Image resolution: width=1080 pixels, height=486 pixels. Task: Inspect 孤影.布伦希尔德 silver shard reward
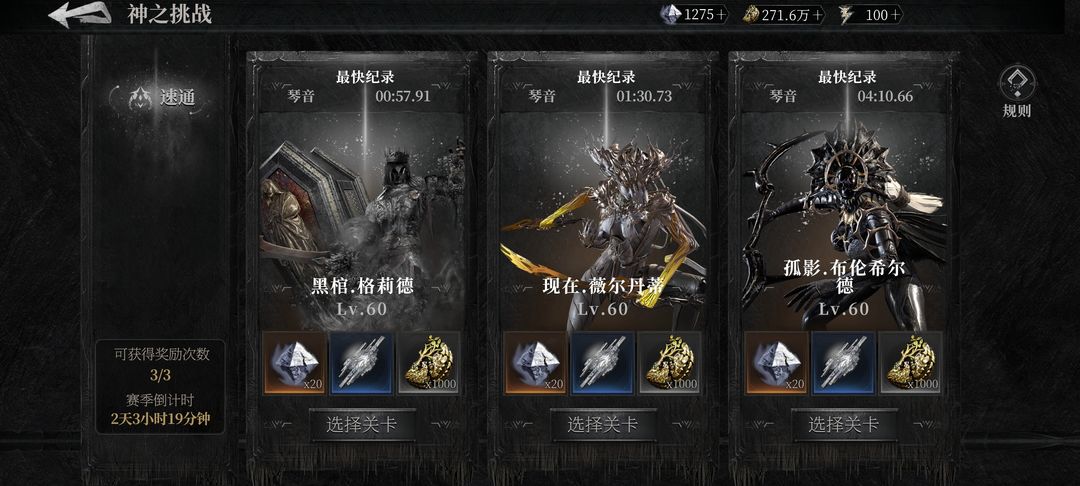[x=844, y=362]
